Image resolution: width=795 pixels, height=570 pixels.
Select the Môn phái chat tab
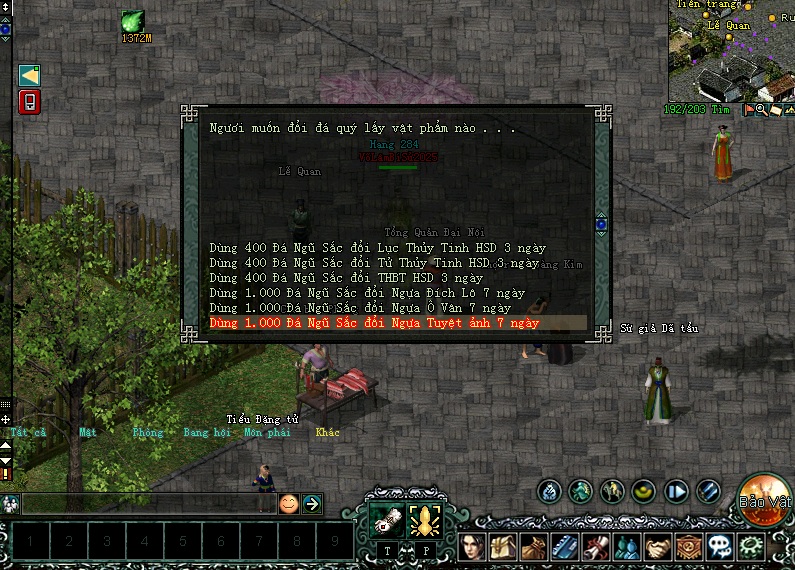pos(267,433)
